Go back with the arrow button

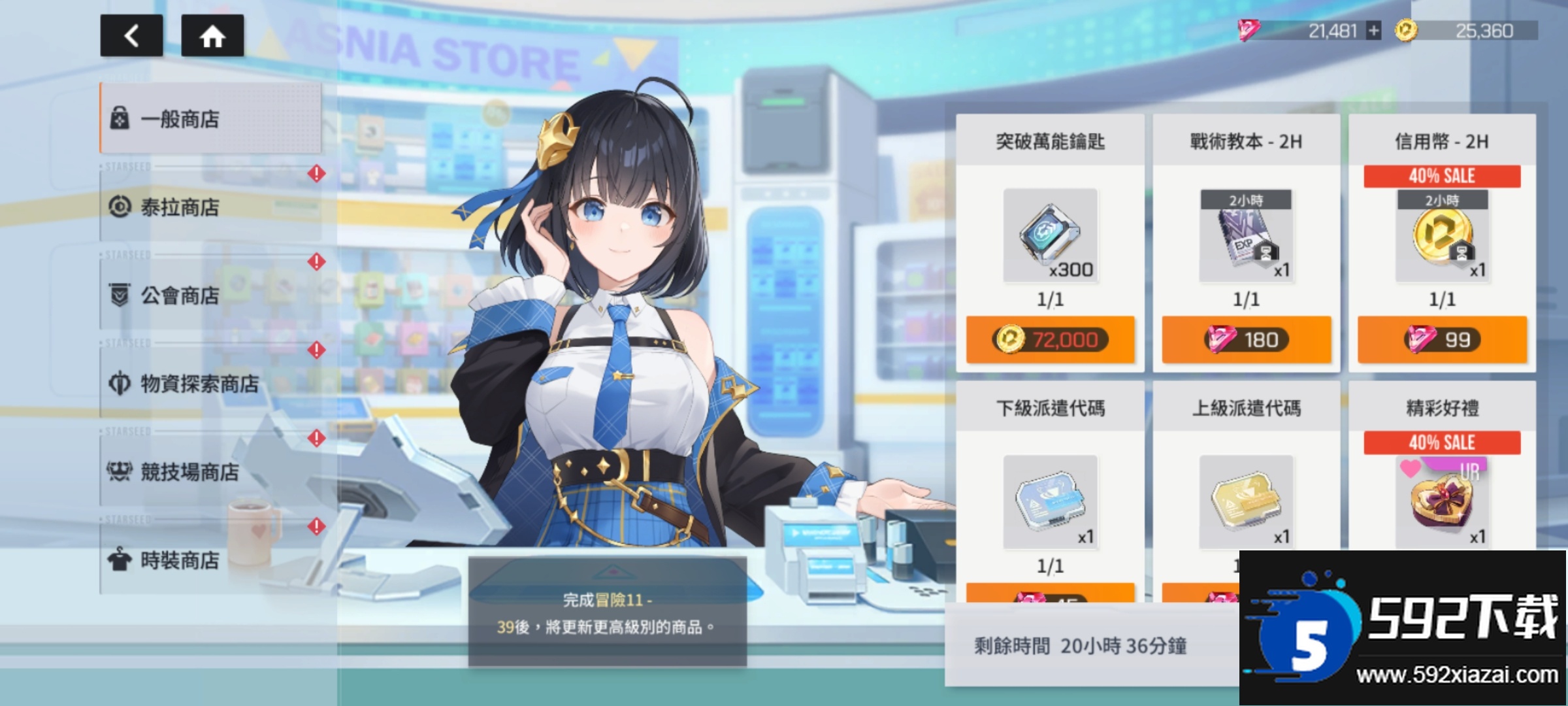(x=131, y=35)
